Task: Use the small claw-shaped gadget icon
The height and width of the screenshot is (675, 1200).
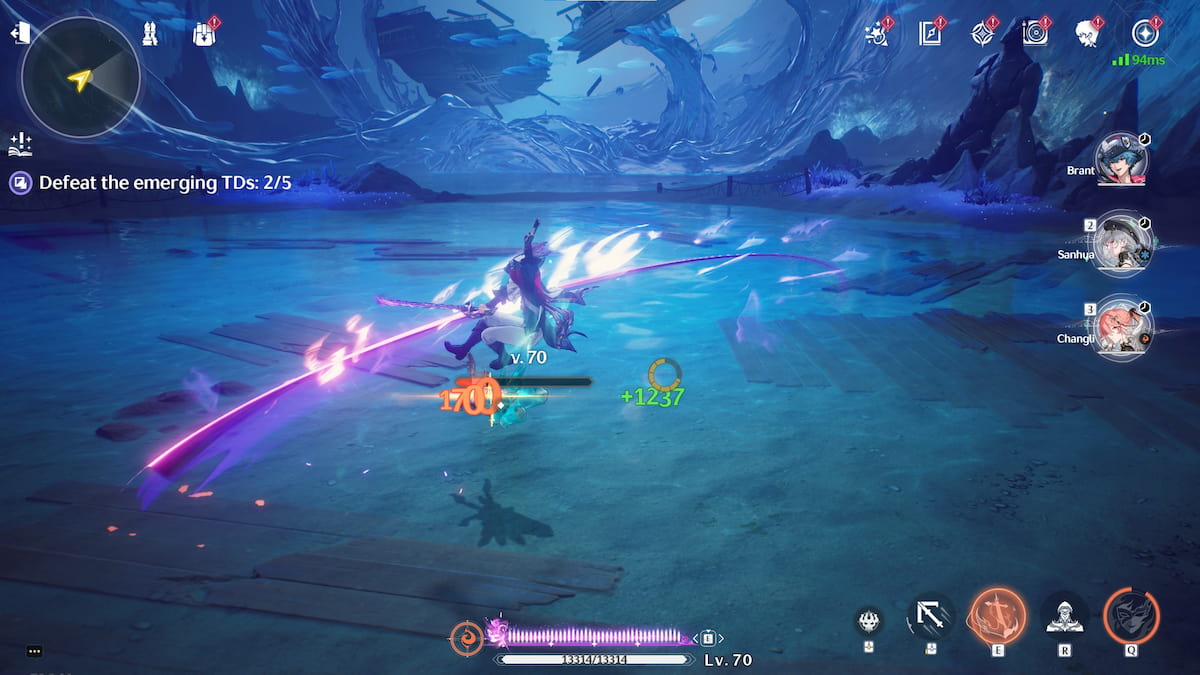Action: point(868,621)
